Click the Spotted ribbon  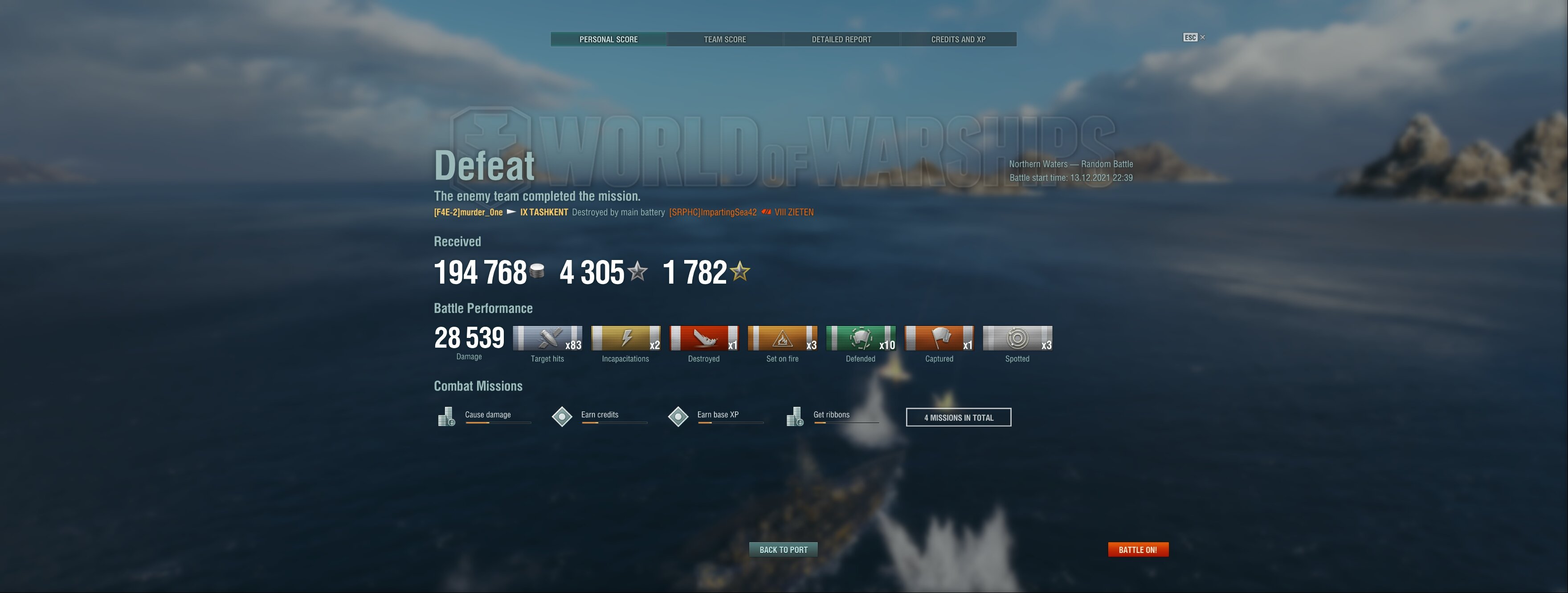coord(1017,339)
